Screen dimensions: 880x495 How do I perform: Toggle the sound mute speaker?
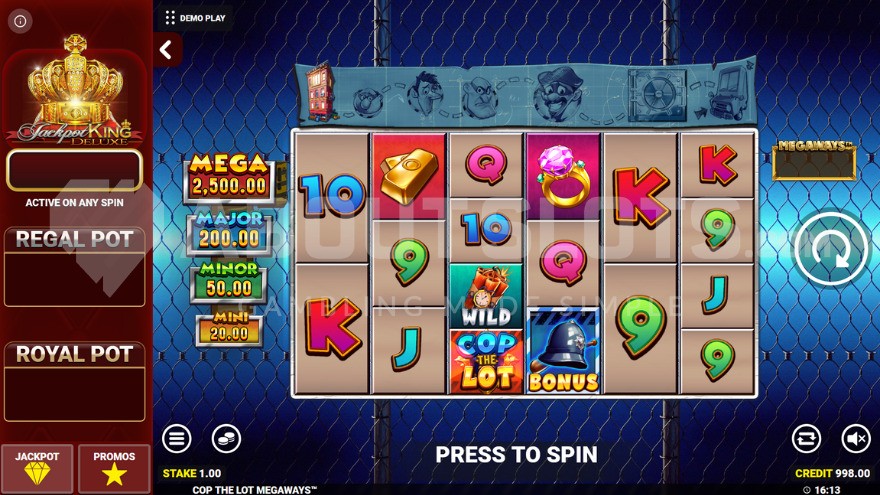point(855,438)
